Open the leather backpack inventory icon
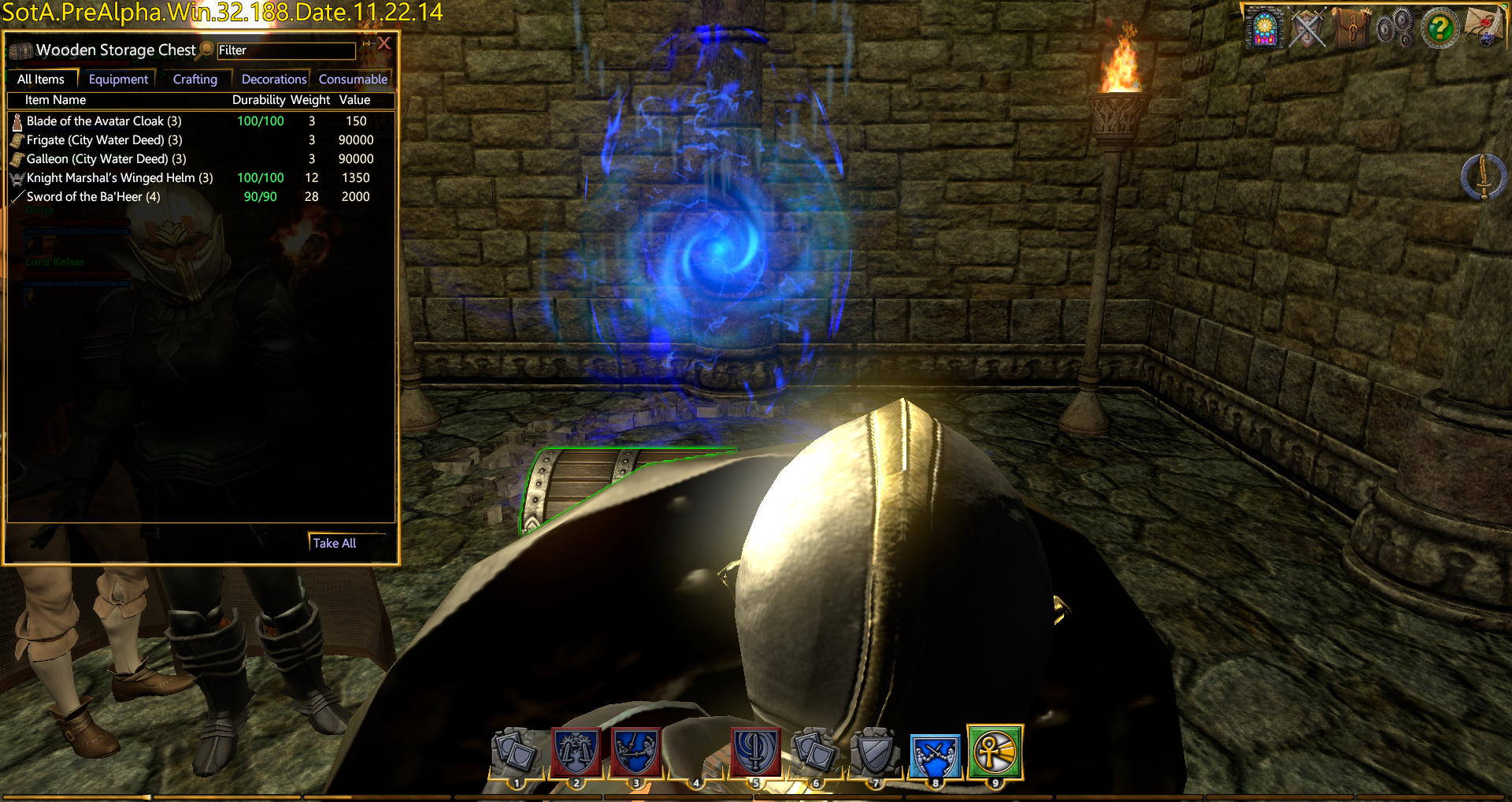This screenshot has width=1512, height=802. (x=1351, y=28)
